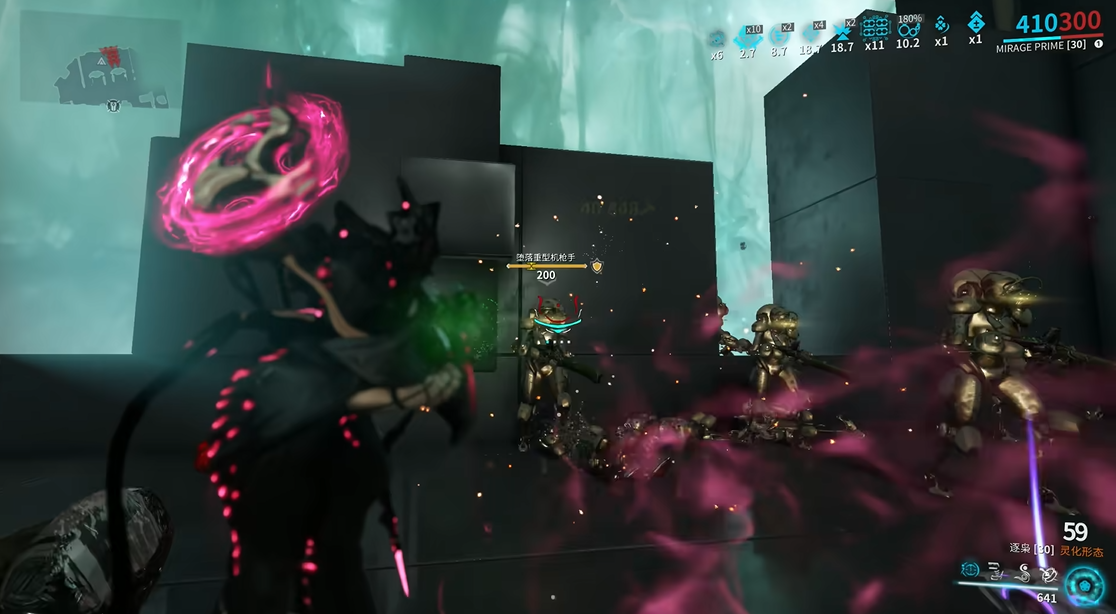Select the diamond plus-minus buff icon
1116x614 pixels.
pyautogui.click(x=975, y=23)
